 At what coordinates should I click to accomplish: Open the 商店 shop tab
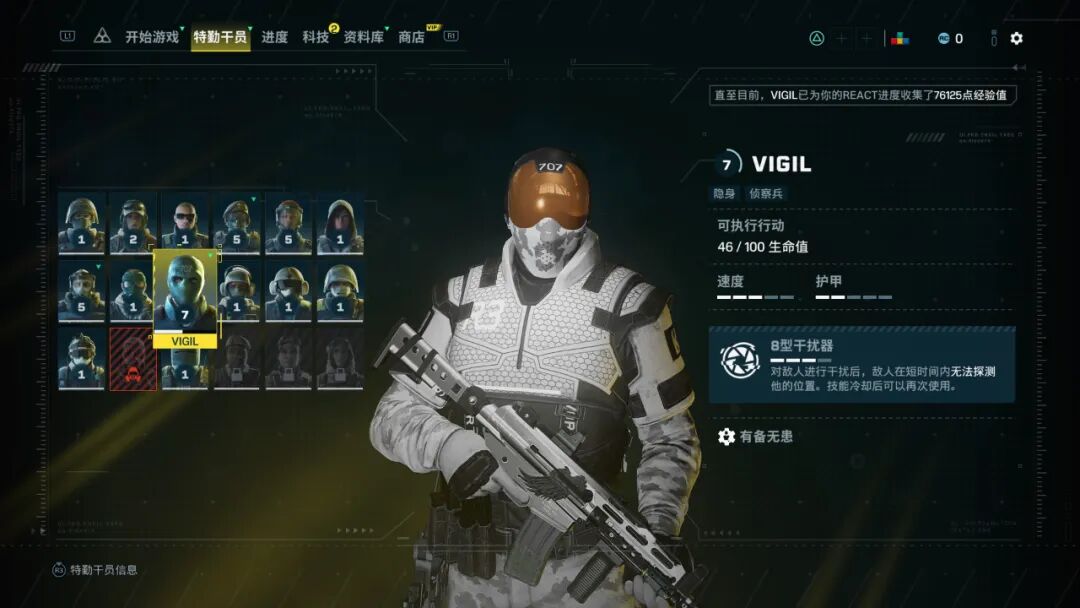(x=411, y=38)
